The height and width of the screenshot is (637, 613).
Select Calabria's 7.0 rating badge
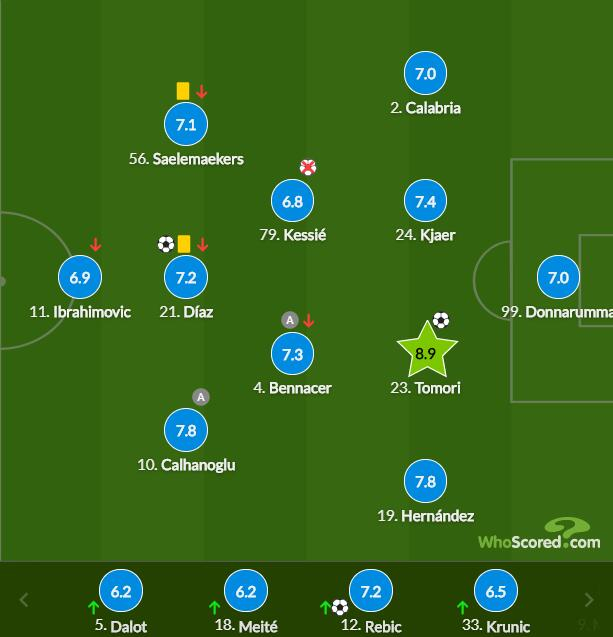[x=425, y=74]
